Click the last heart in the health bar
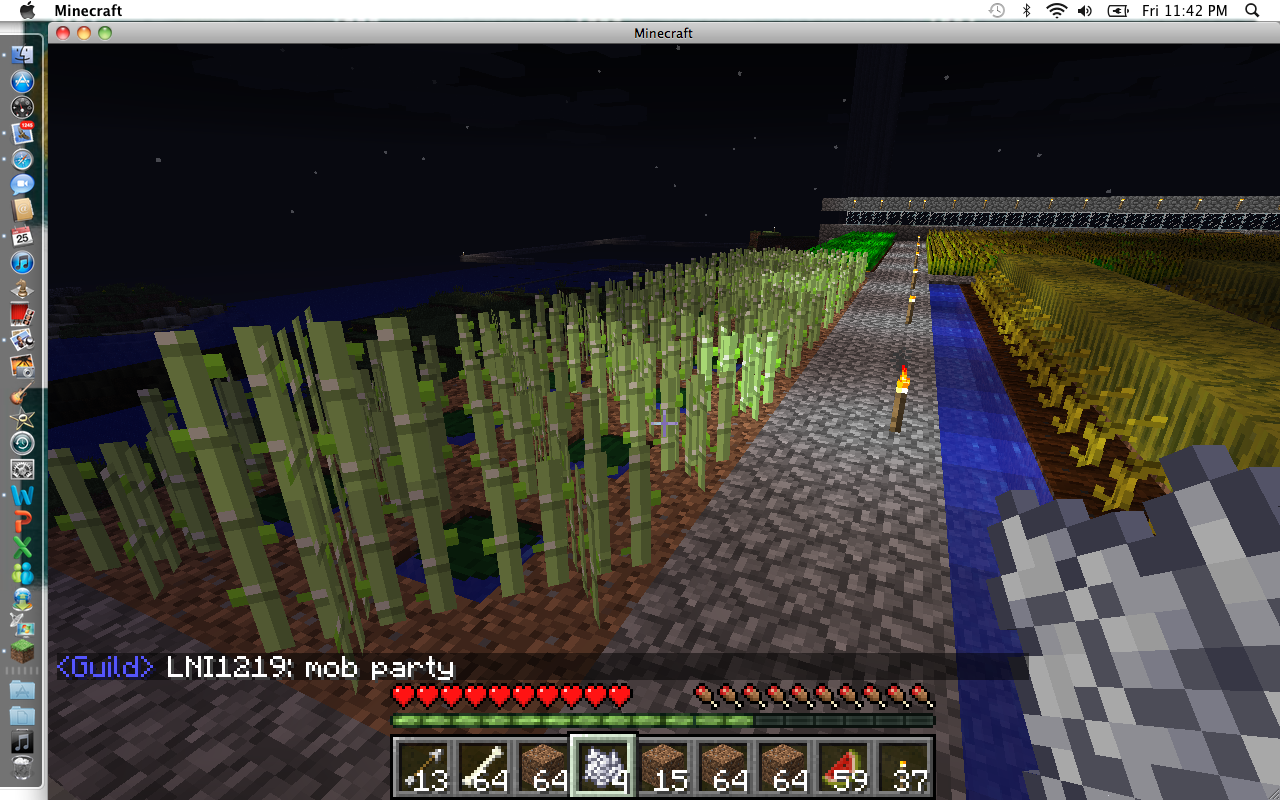Screen dimensions: 1280x800 click(x=619, y=694)
